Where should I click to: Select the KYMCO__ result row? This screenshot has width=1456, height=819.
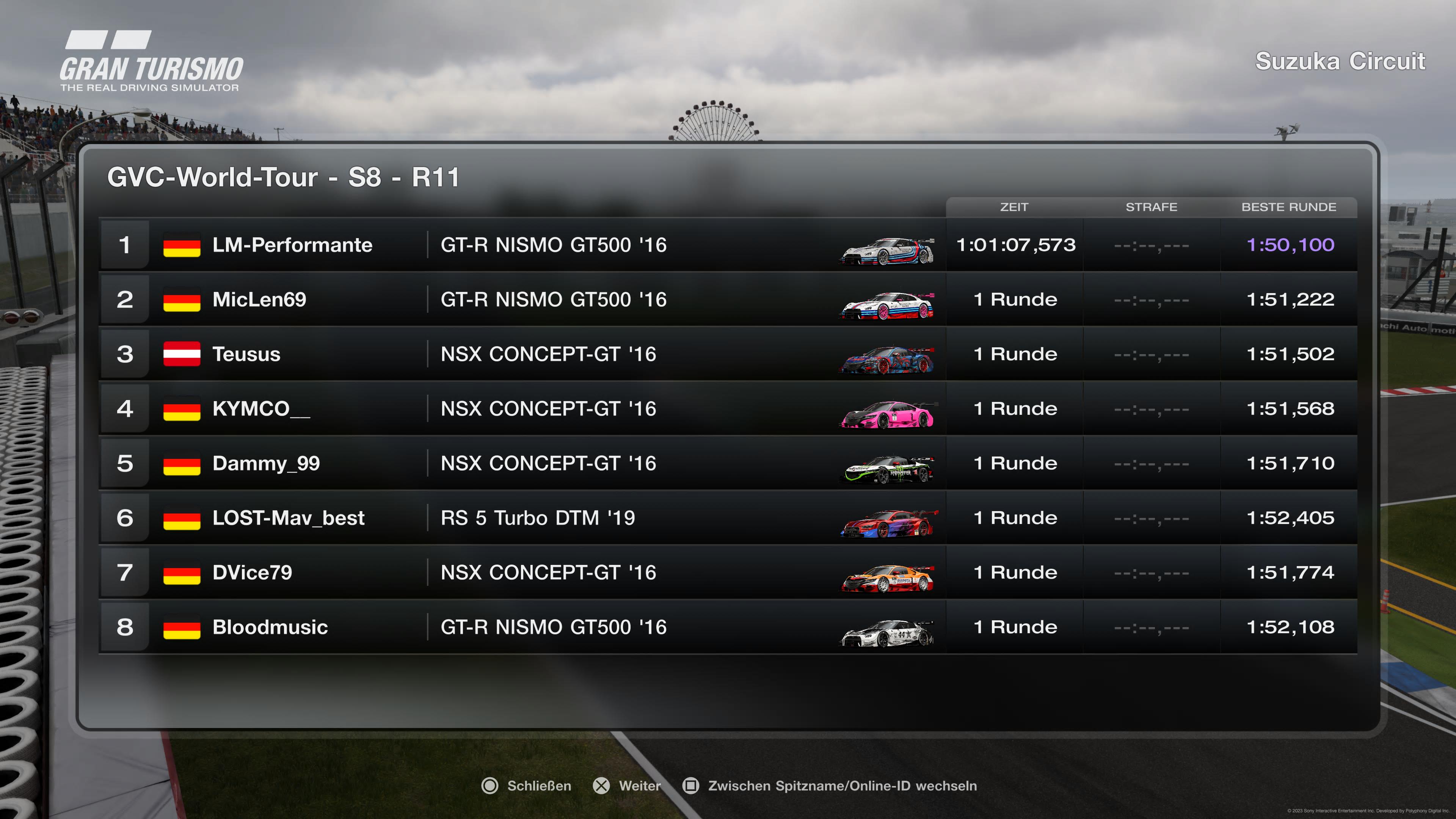(728, 409)
